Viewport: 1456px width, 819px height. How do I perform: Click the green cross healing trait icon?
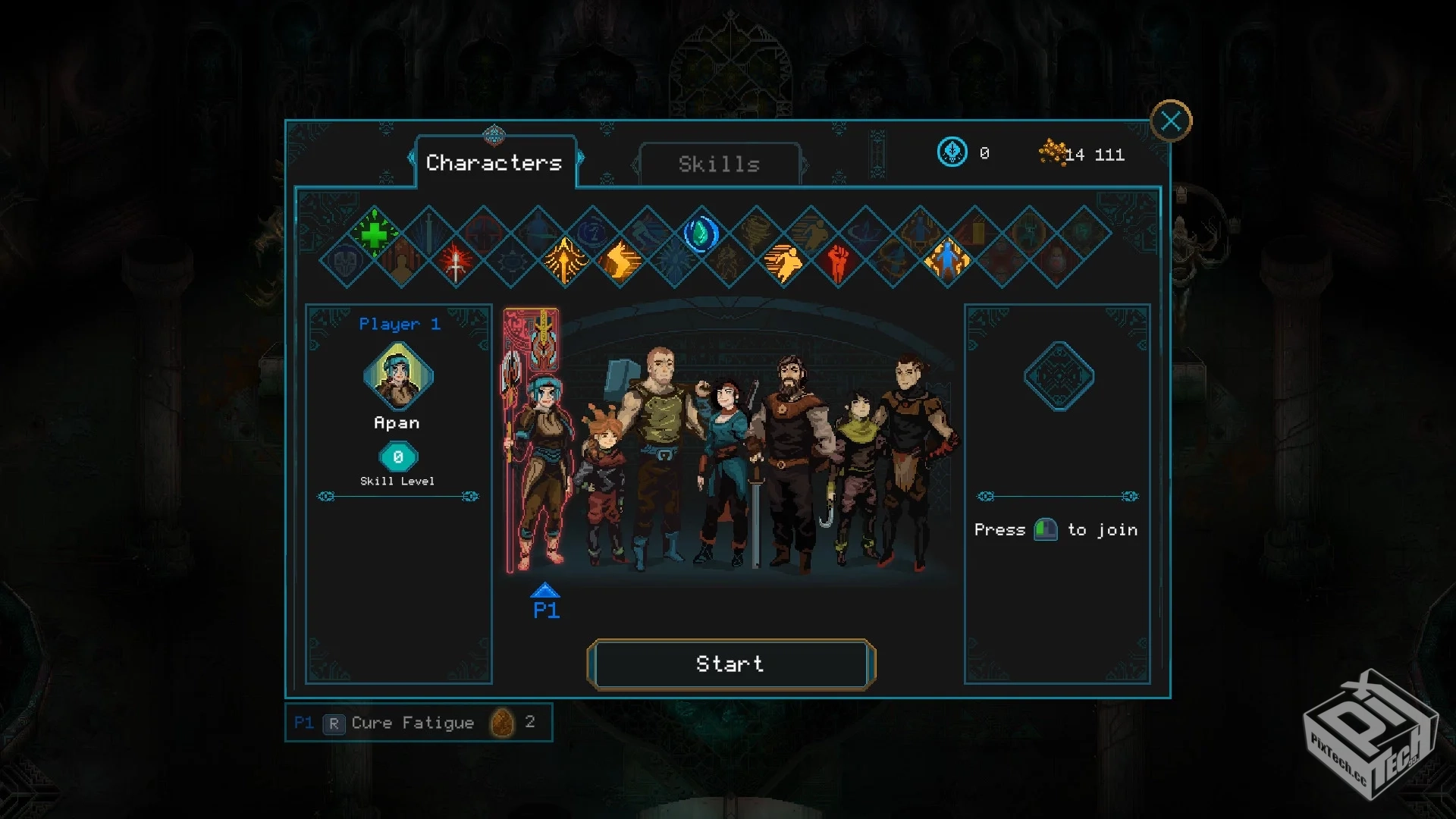pyautogui.click(x=374, y=234)
